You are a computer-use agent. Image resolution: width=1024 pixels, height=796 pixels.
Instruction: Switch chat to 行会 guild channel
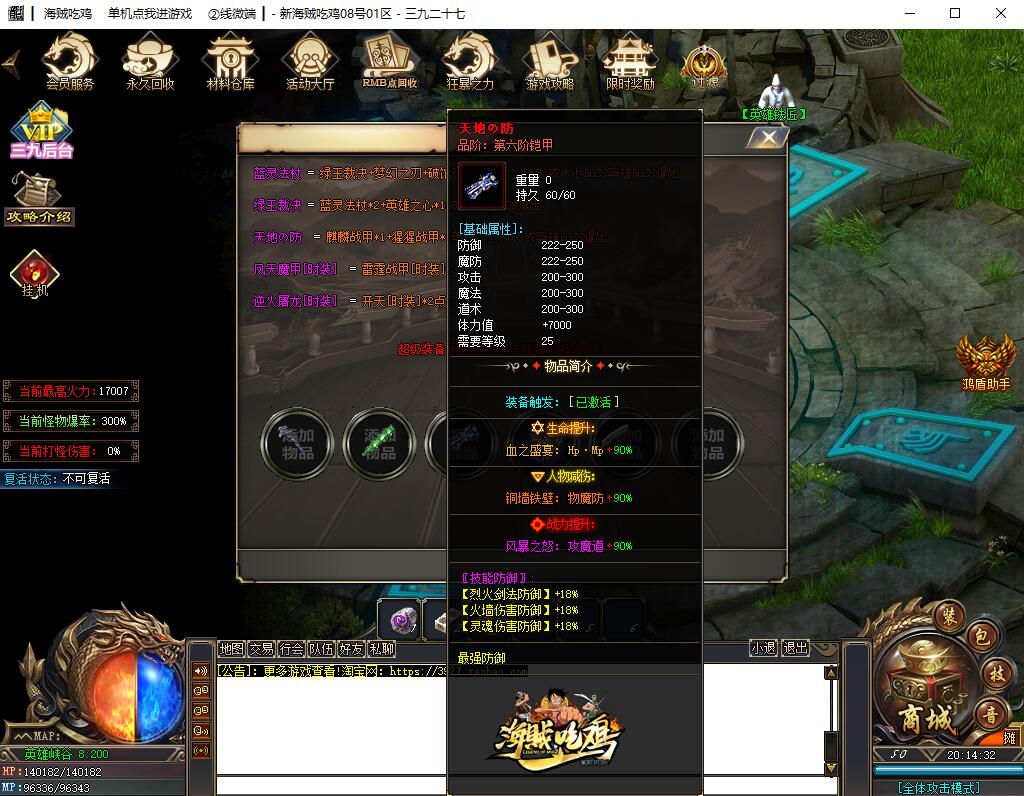tap(292, 648)
